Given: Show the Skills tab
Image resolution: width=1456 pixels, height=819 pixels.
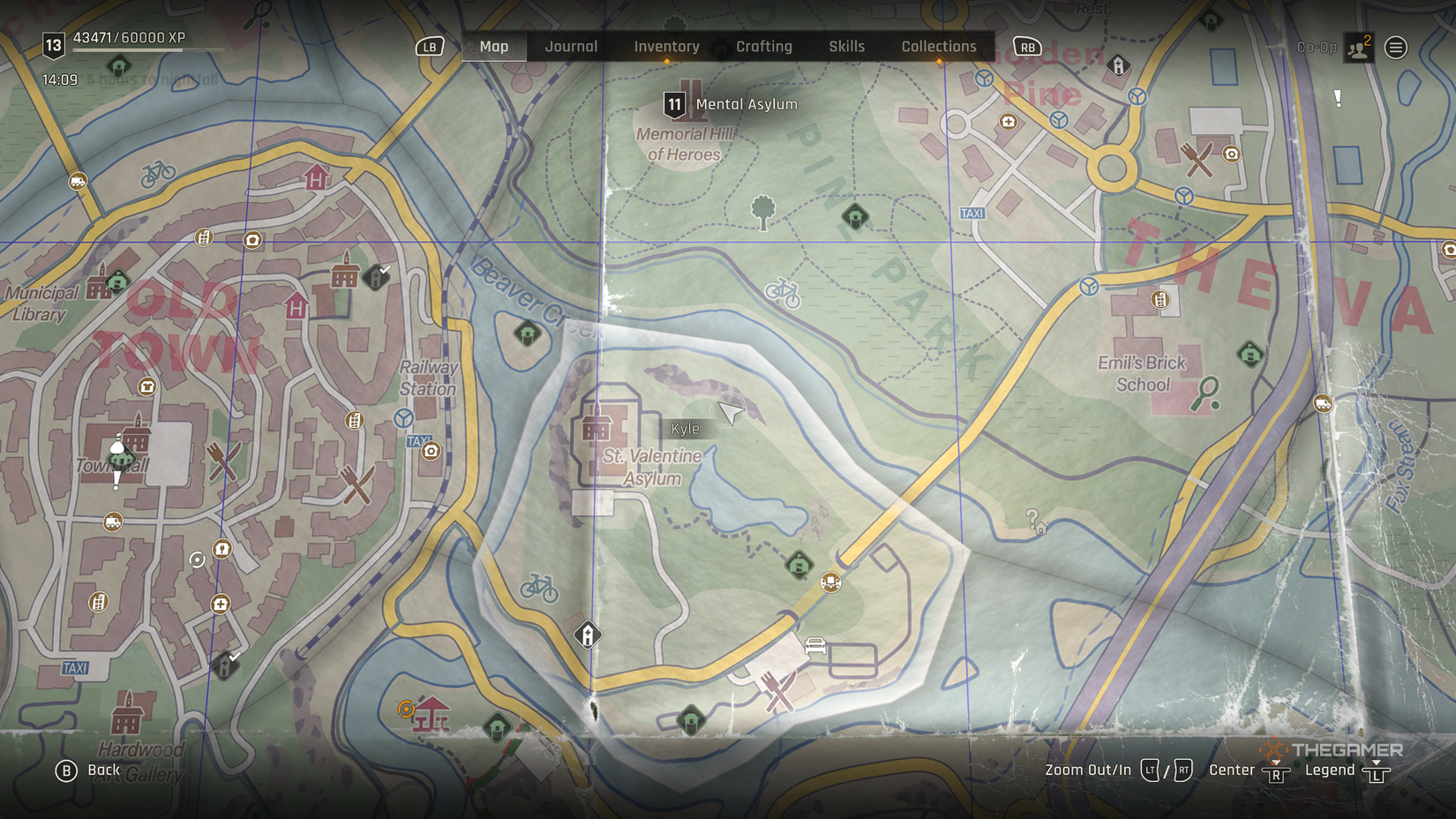Looking at the screenshot, I should coord(846,47).
